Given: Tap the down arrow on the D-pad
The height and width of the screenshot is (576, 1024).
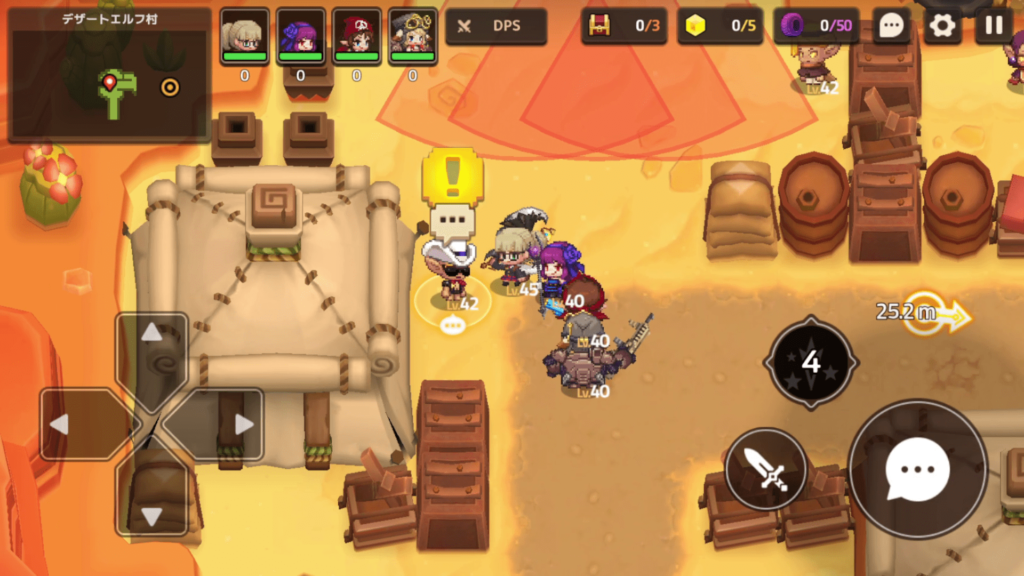Looking at the screenshot, I should tap(152, 498).
